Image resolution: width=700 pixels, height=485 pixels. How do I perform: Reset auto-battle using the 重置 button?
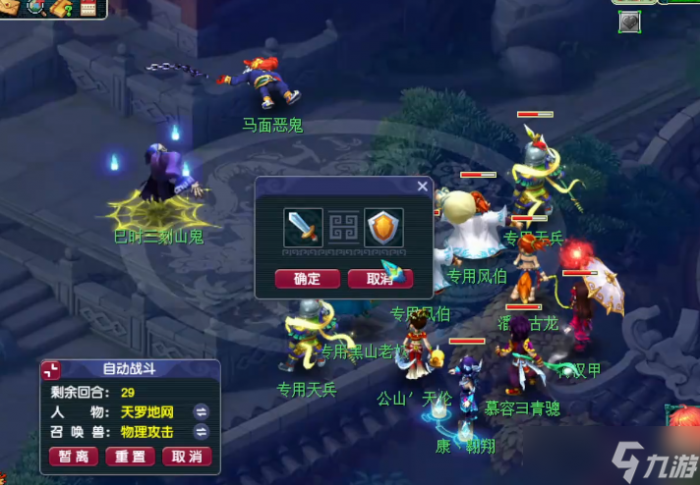coord(130,456)
